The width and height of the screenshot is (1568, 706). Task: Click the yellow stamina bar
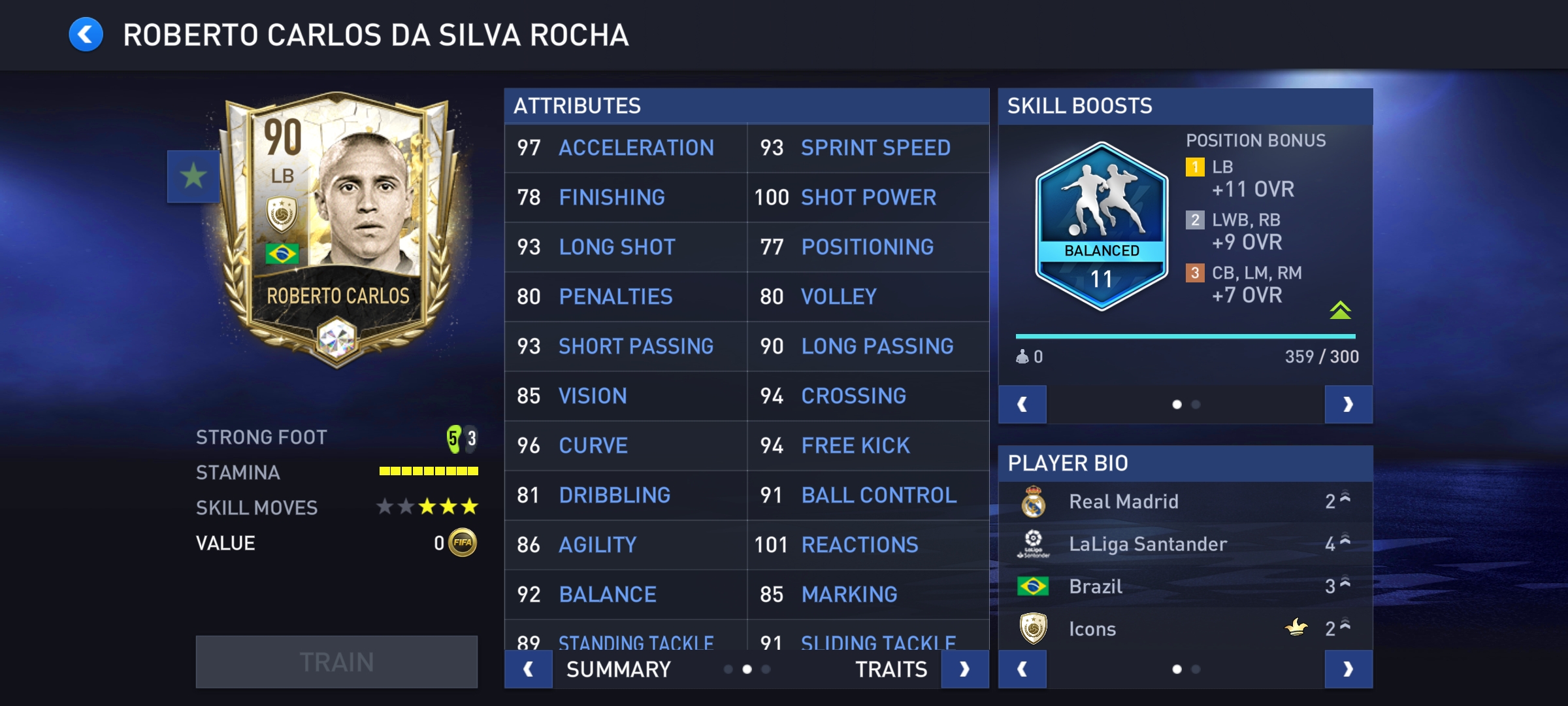pos(428,472)
